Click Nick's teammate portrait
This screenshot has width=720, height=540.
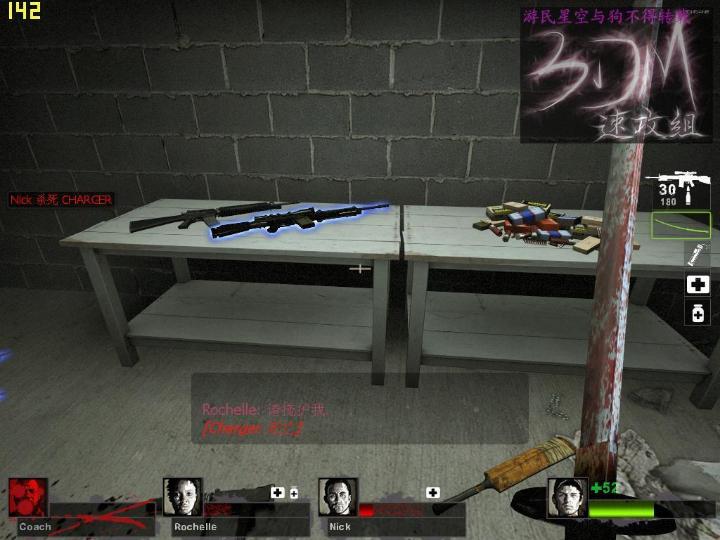tap(338, 497)
